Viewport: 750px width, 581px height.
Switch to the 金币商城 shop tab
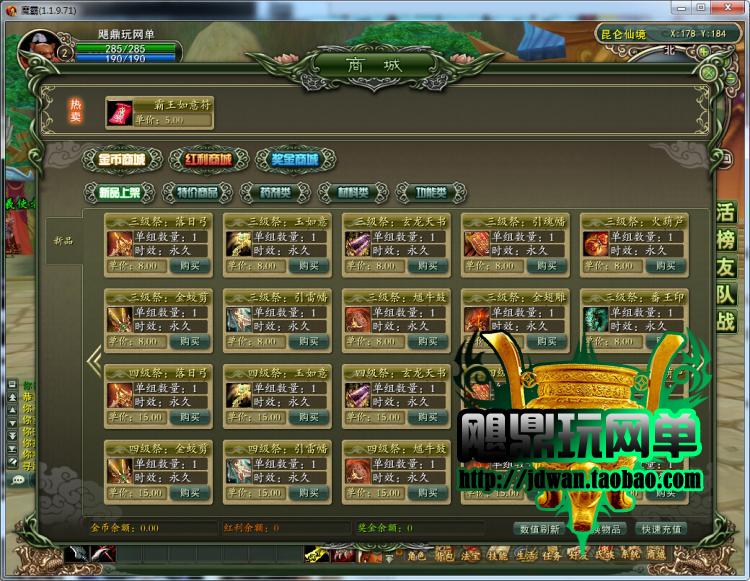121,159
